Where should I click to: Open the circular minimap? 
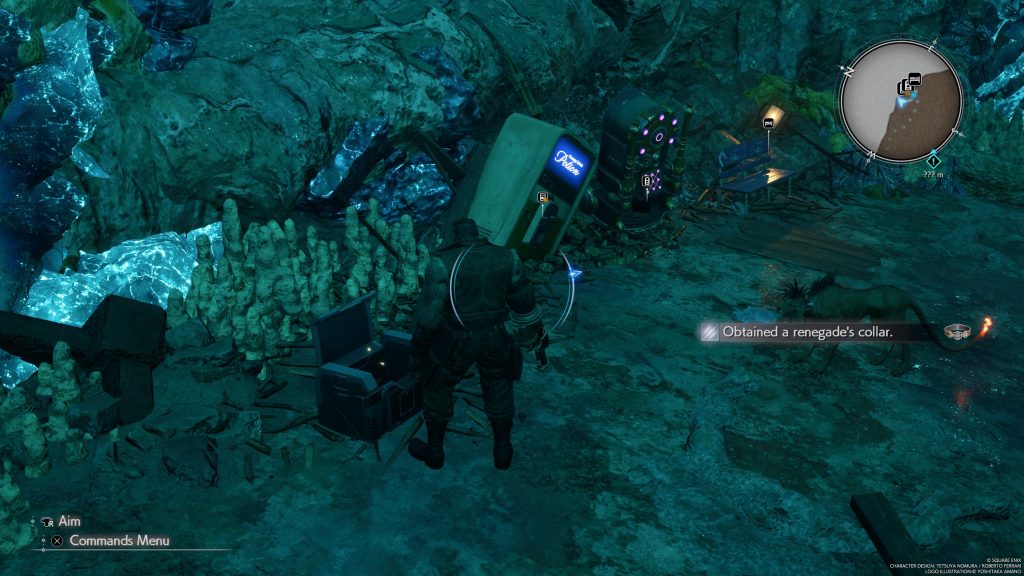(x=901, y=102)
